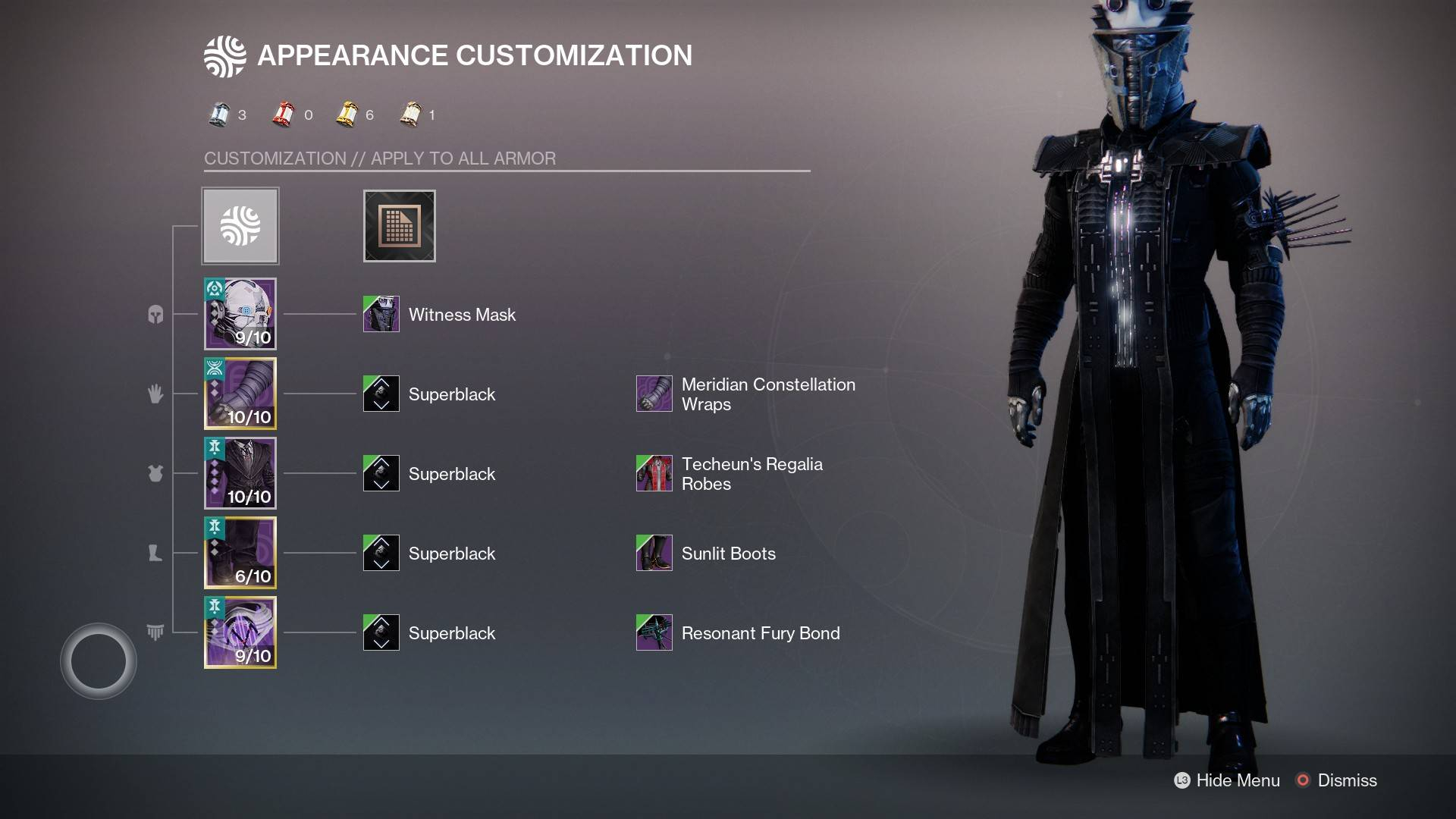Change the bond Superblack shader
1456x819 pixels.
click(381, 632)
